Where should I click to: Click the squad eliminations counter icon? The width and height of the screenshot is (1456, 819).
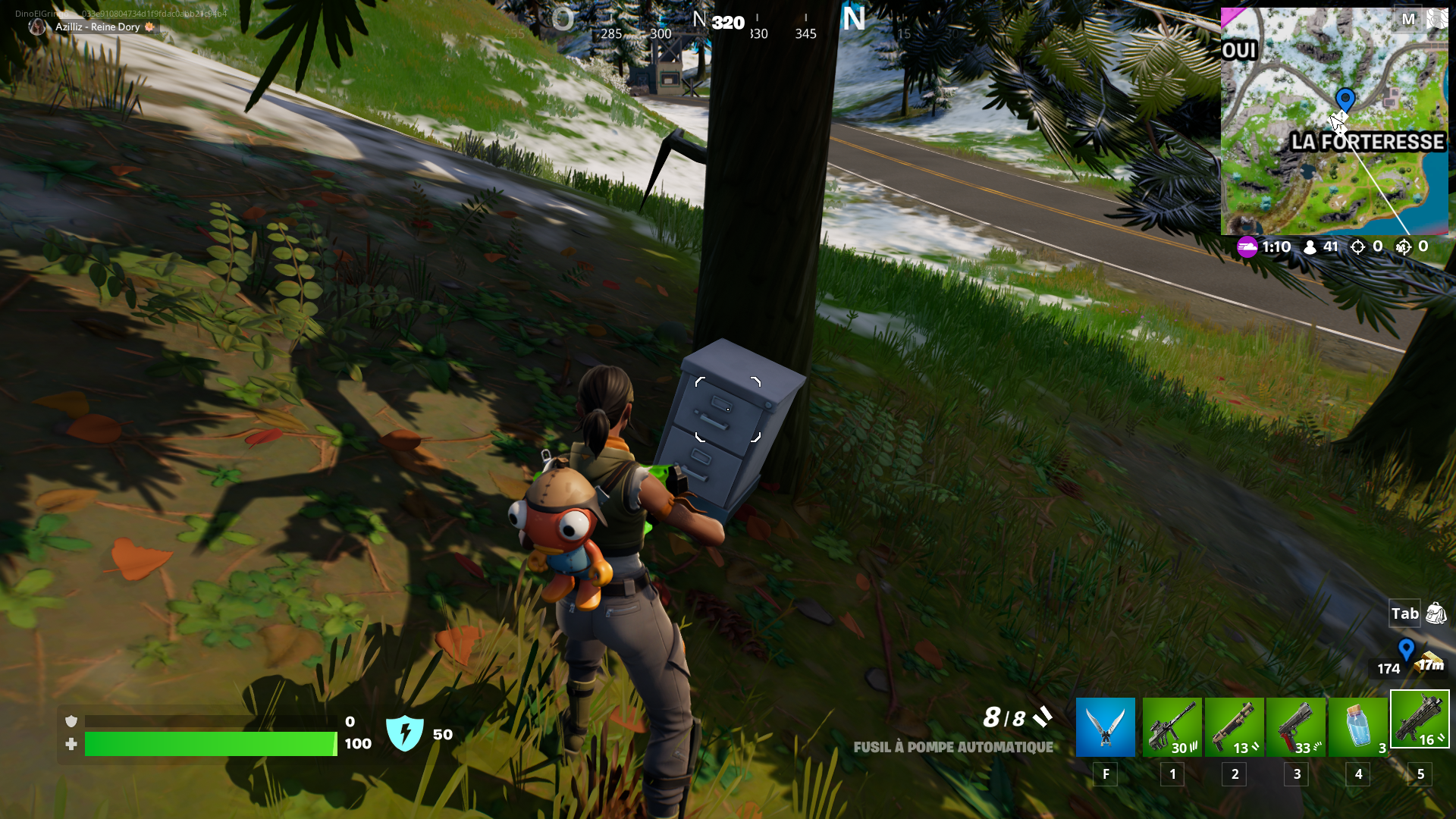[x=1402, y=246]
